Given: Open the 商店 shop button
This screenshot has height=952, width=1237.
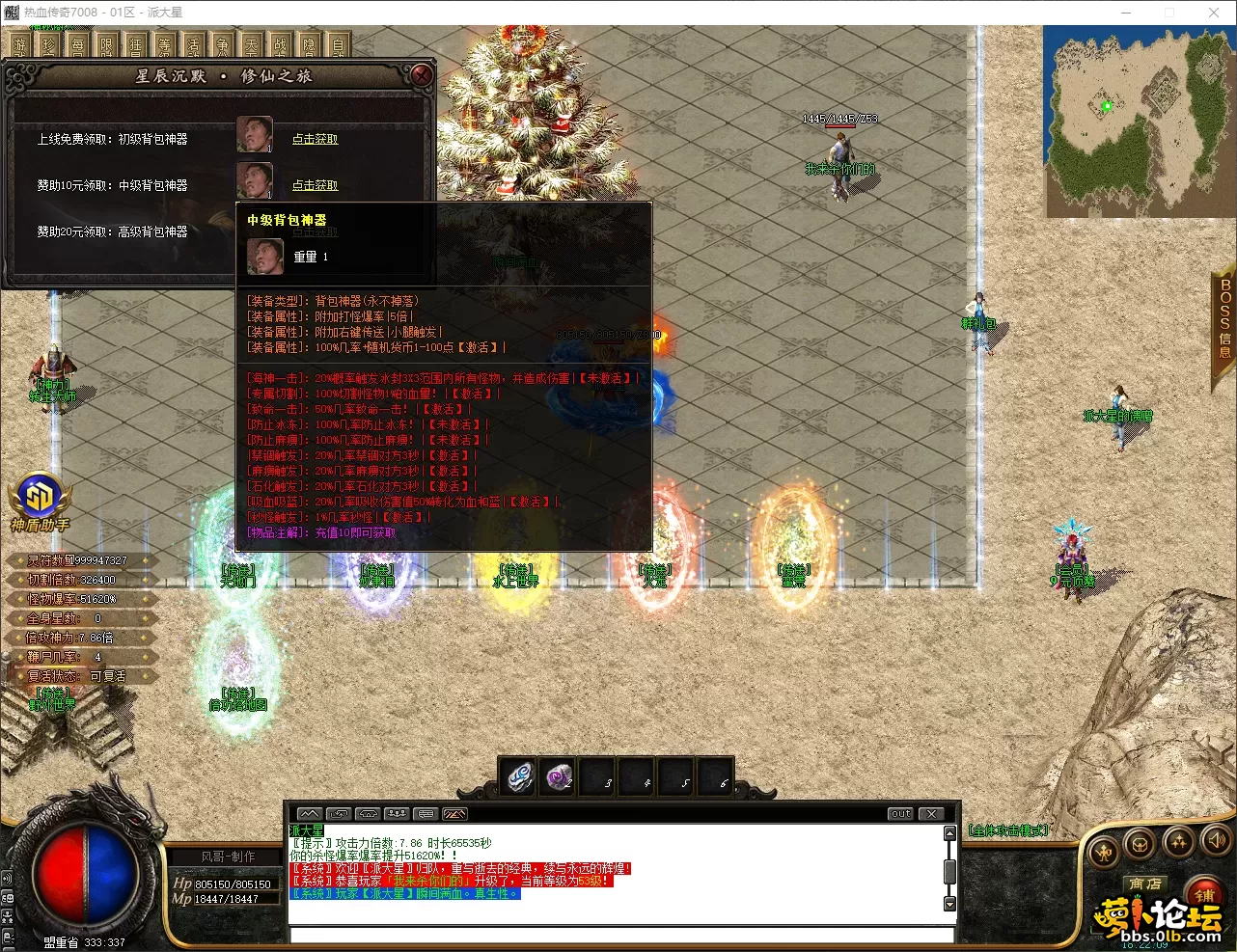Looking at the screenshot, I should 1145,884.
